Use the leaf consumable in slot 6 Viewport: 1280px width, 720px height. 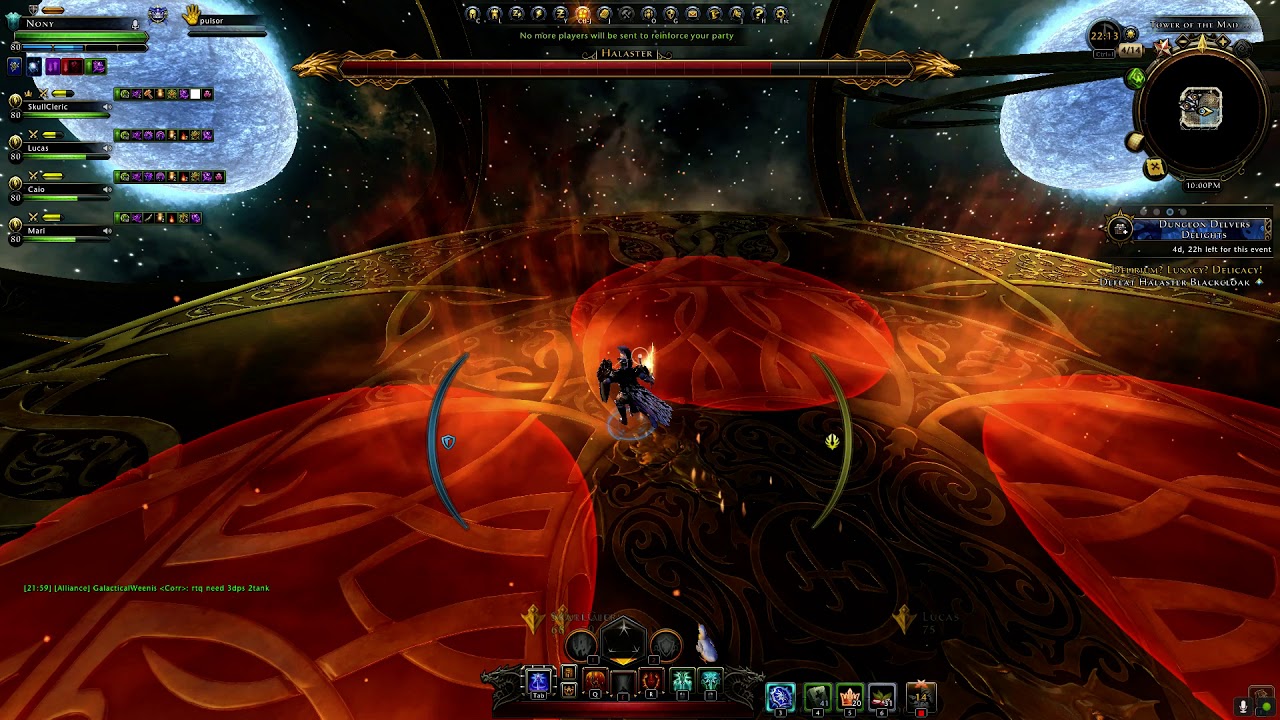[x=882, y=696]
